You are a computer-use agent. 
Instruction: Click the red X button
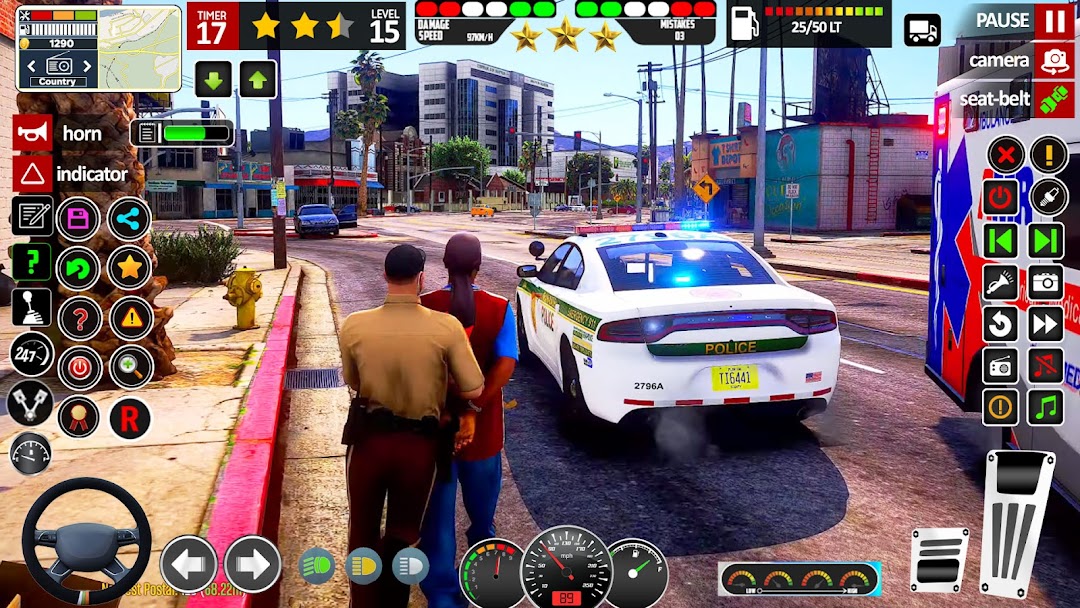[1004, 155]
